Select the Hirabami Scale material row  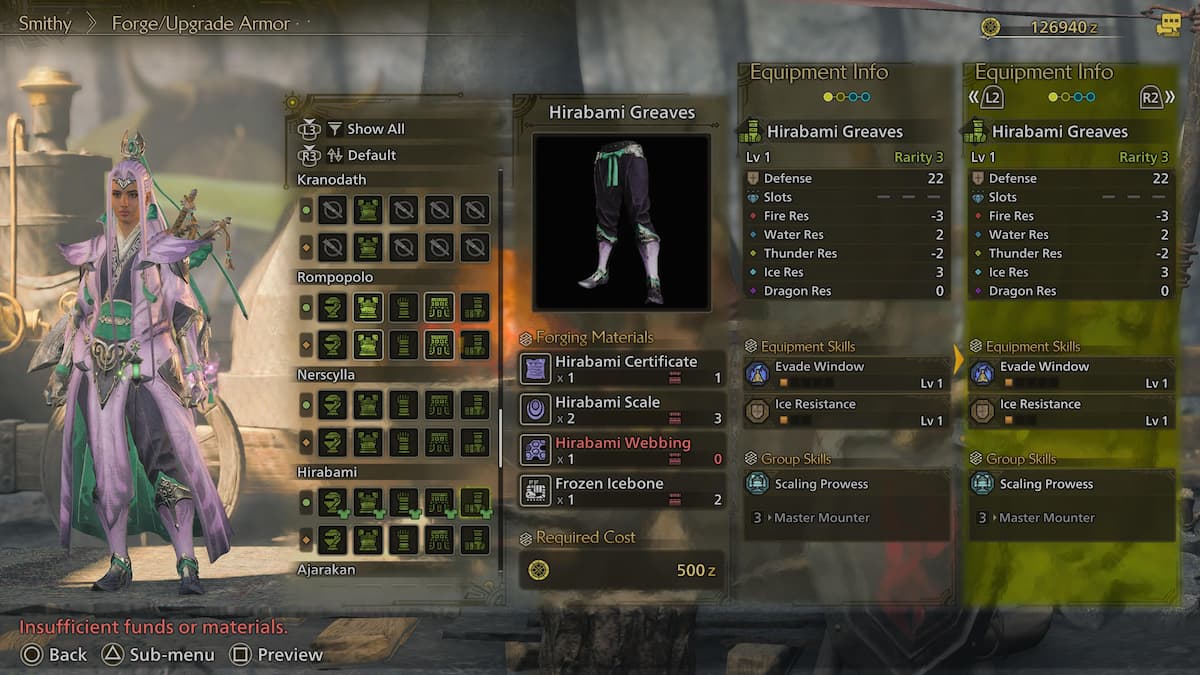point(621,409)
